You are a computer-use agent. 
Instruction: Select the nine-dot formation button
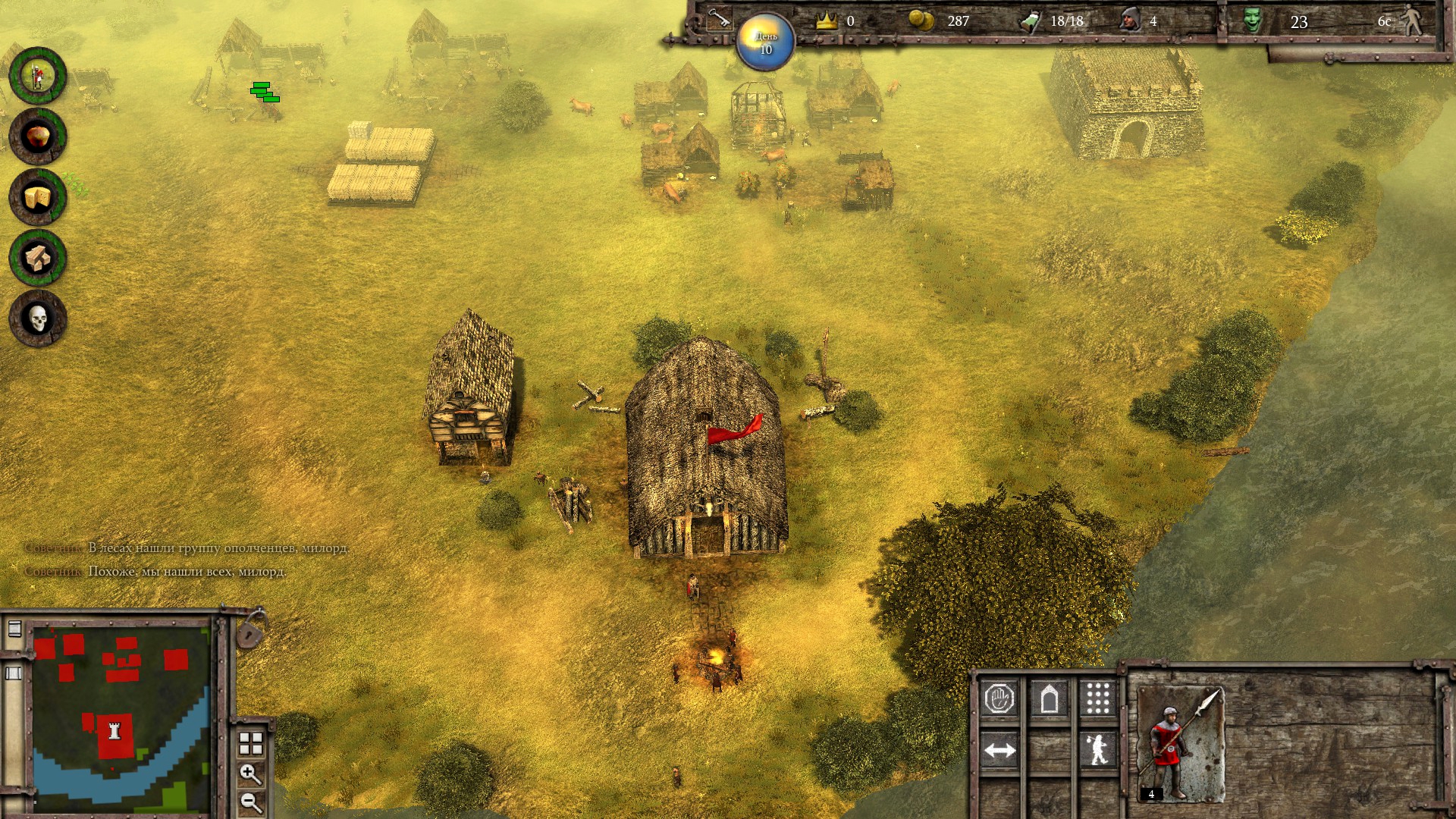coord(1097,698)
